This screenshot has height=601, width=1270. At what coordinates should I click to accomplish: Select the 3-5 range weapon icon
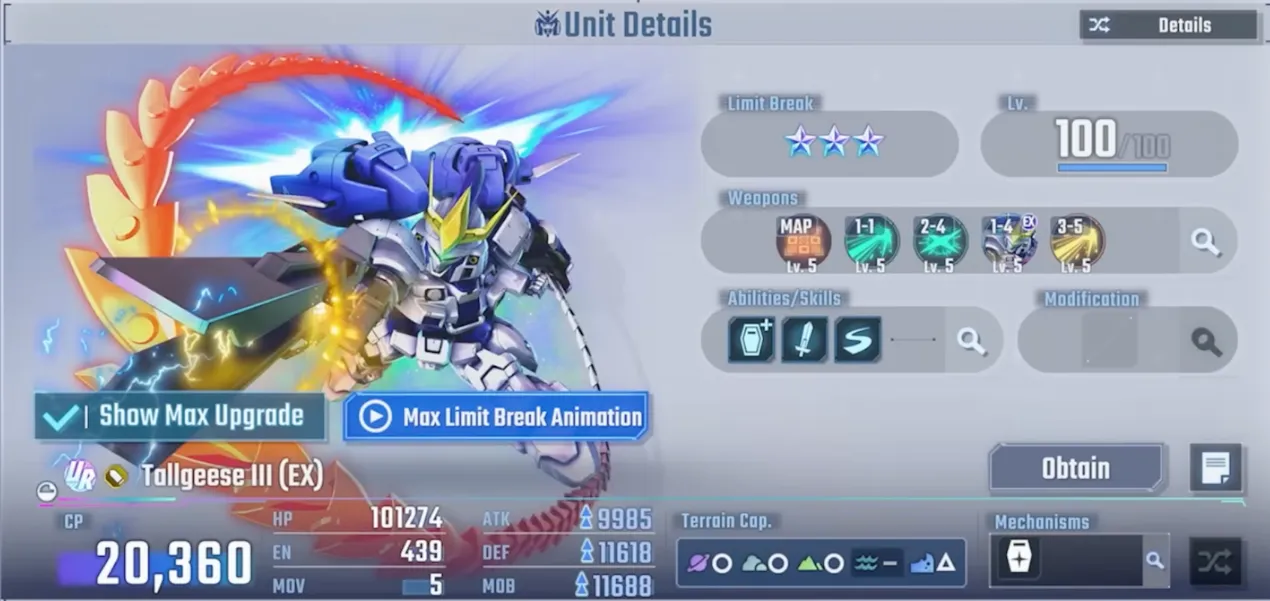[x=1077, y=241]
